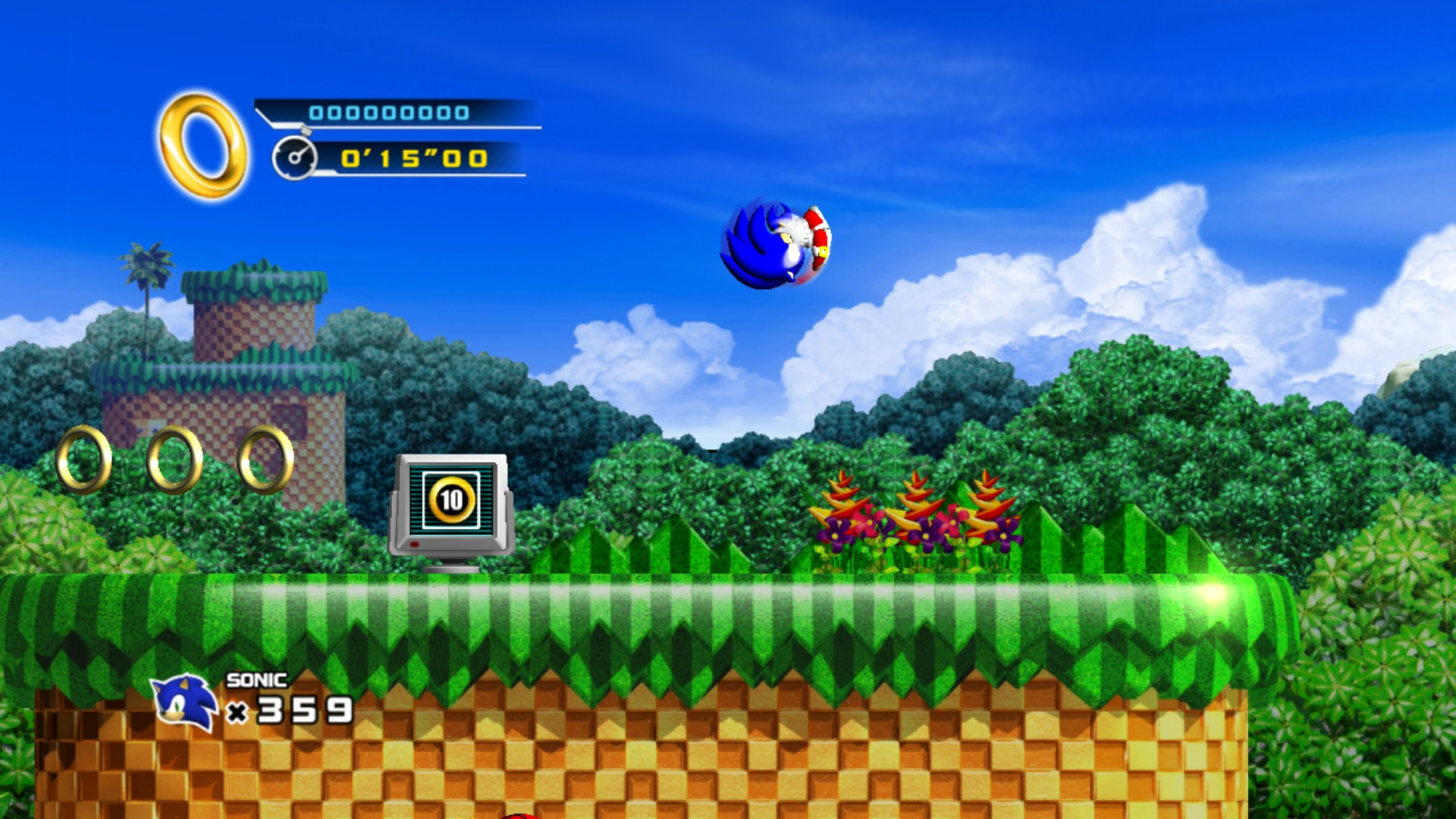
Task: Click the timer showing 0'15"00
Action: click(416, 159)
